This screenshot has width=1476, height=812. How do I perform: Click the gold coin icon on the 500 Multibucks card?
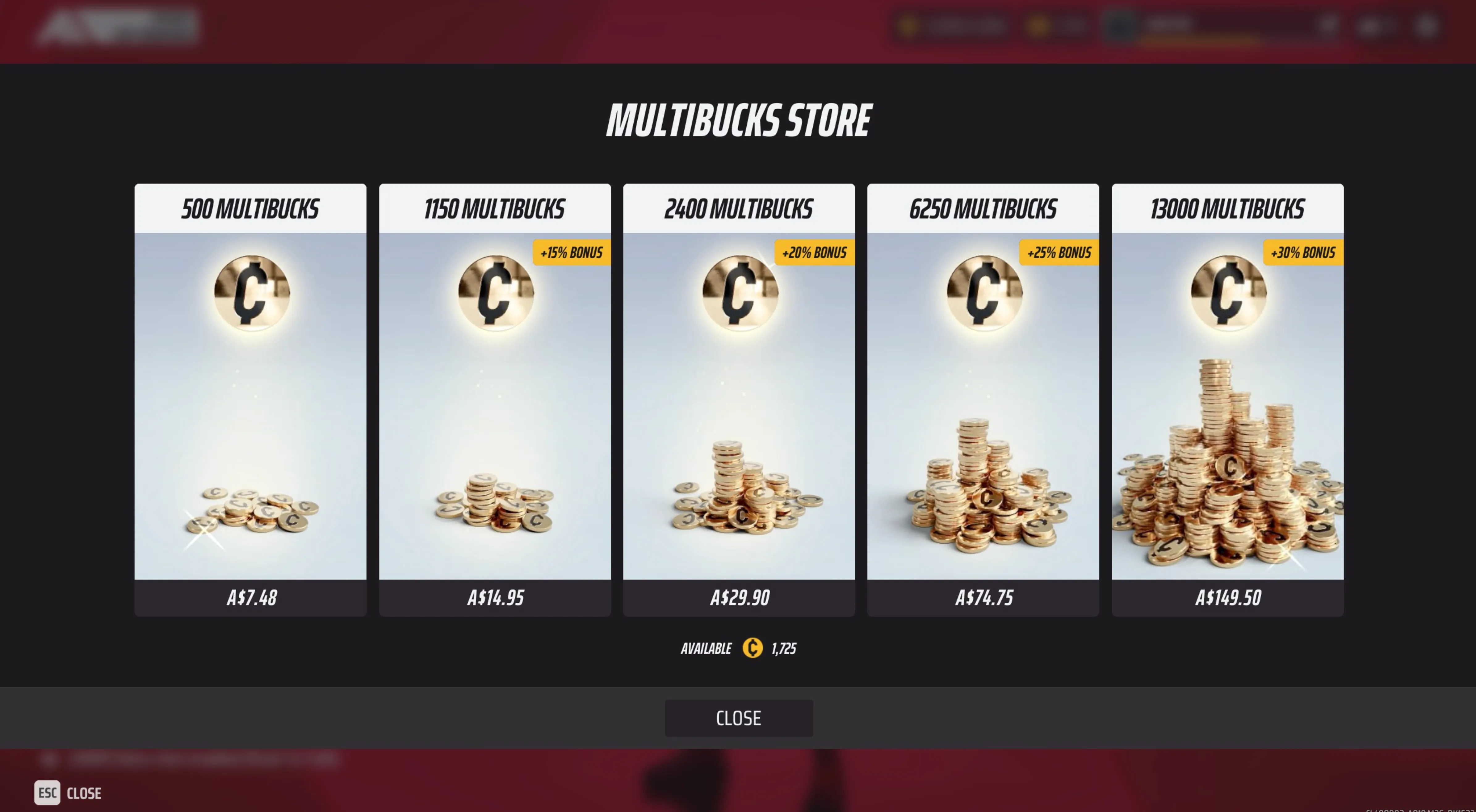[x=250, y=293]
